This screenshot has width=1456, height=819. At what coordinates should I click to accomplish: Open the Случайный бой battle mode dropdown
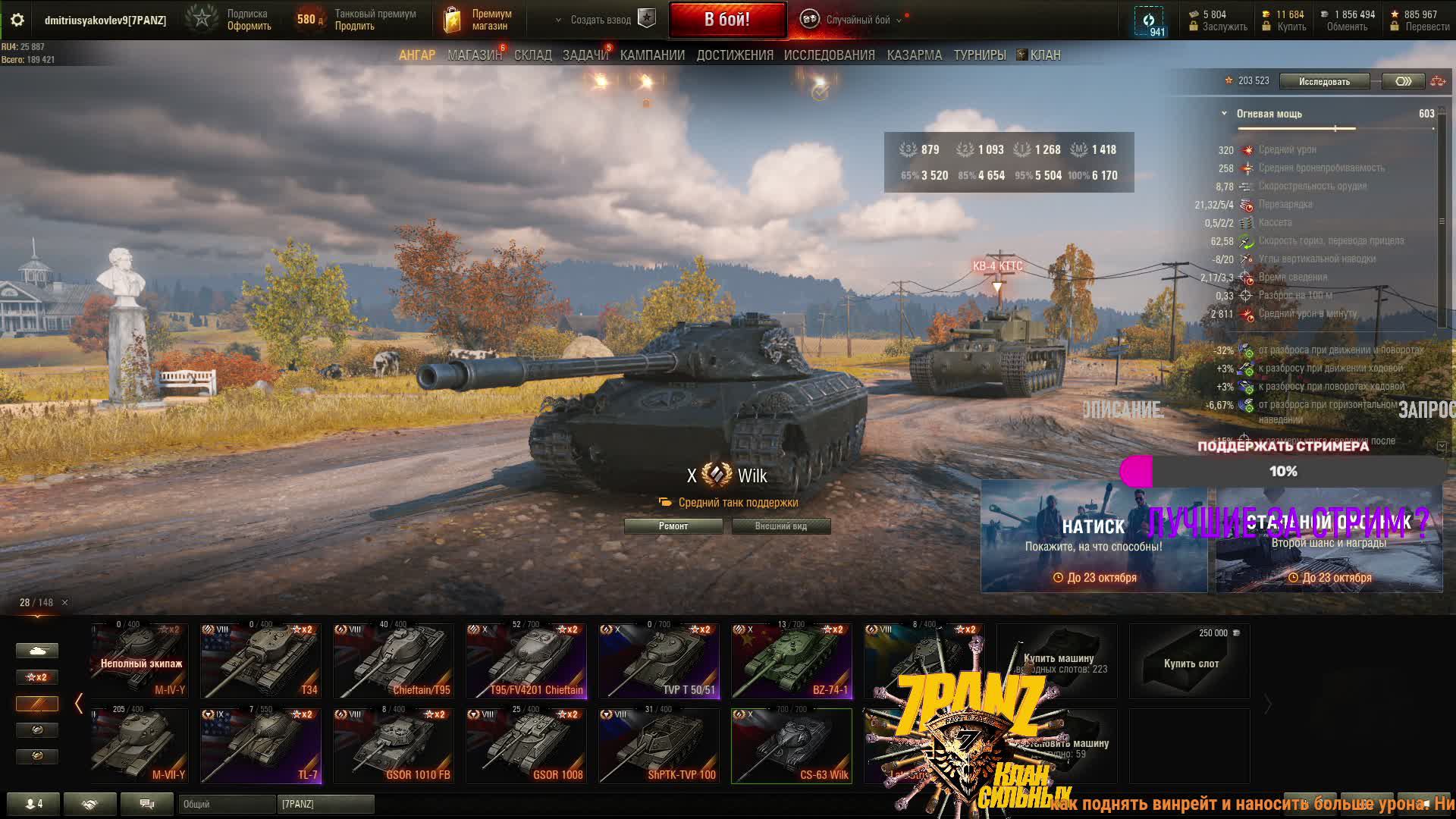(x=857, y=20)
